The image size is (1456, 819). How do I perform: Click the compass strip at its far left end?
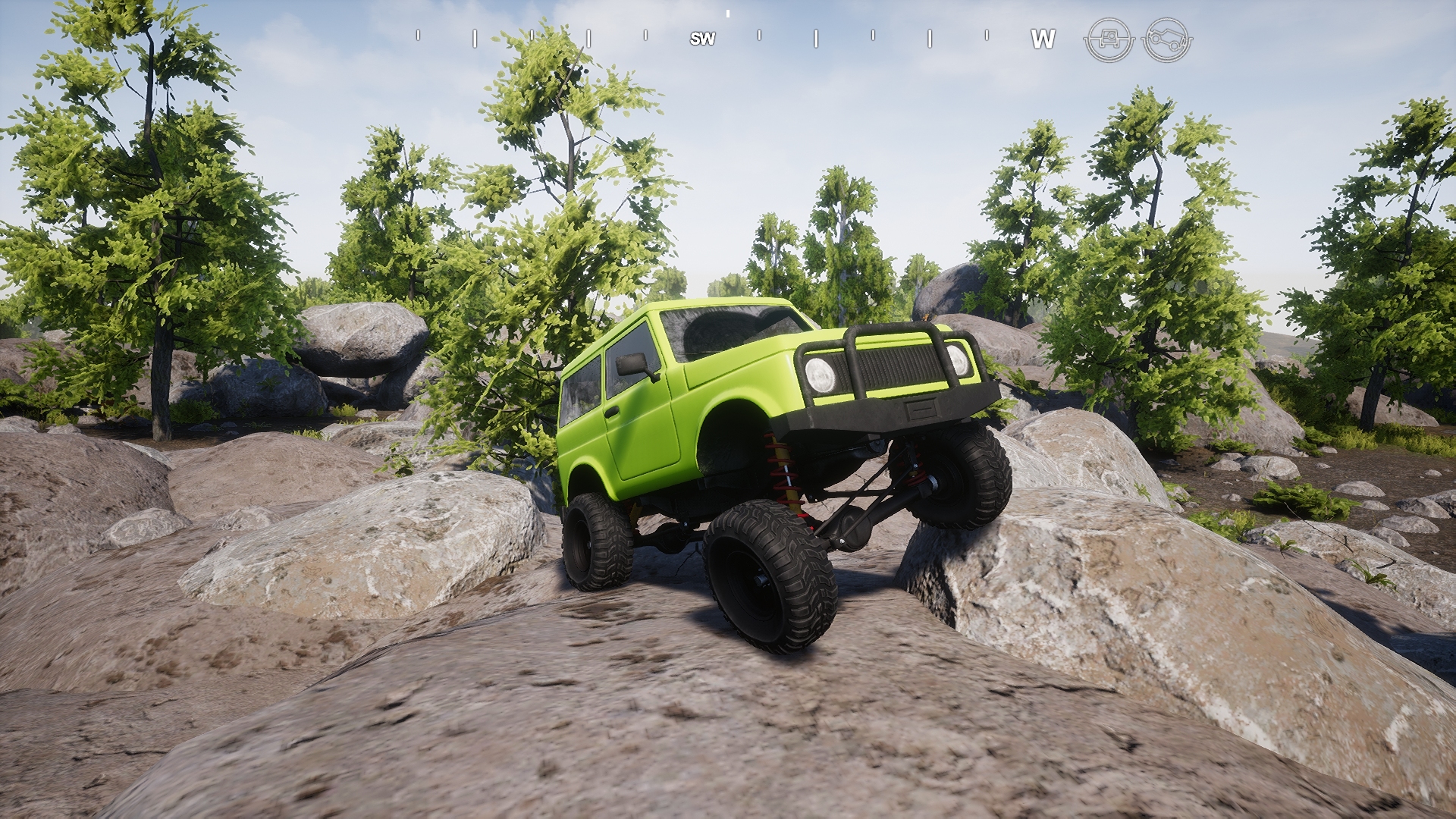pos(418,35)
